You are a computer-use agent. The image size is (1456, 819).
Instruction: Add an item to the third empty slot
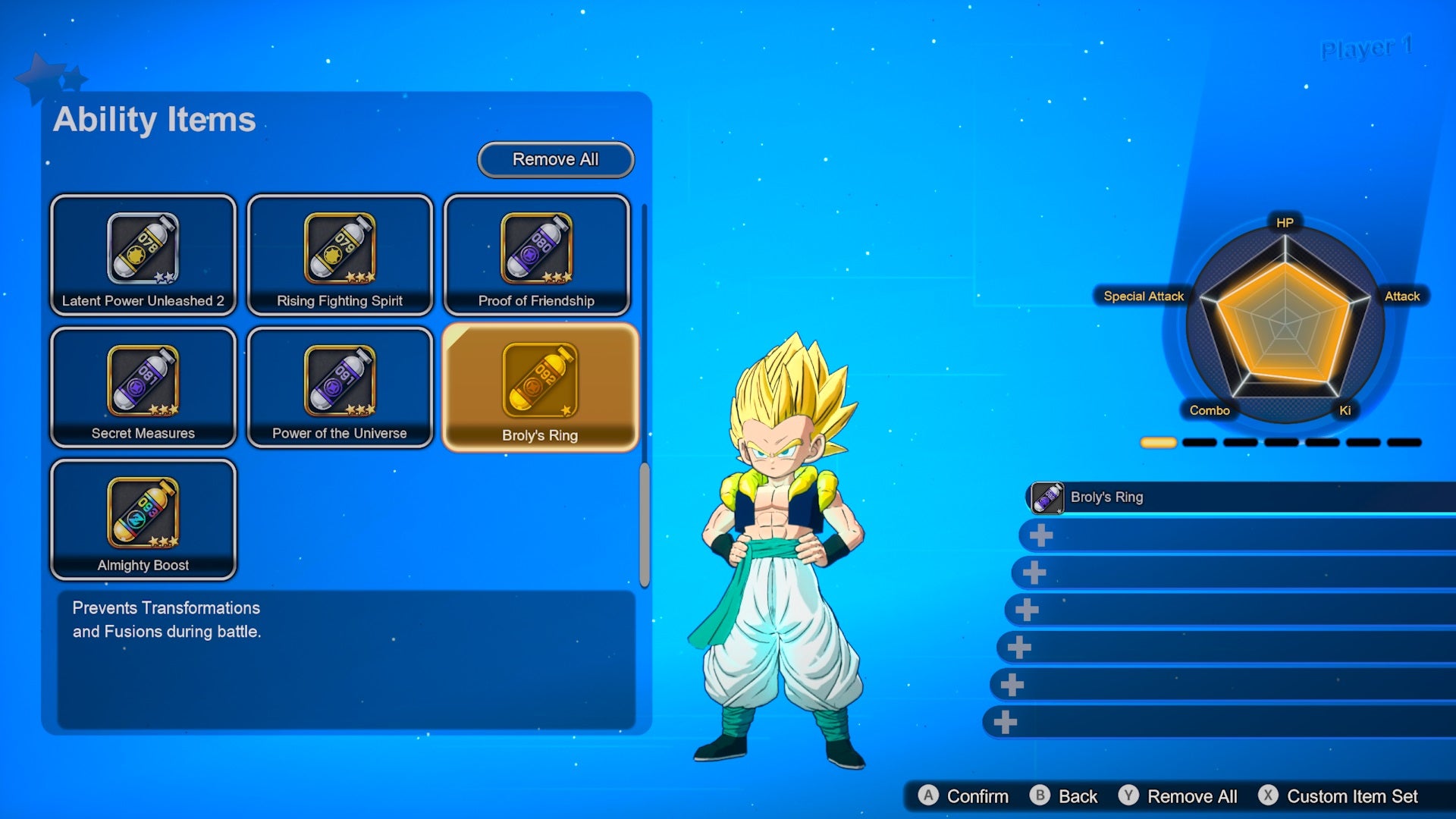click(x=1034, y=573)
